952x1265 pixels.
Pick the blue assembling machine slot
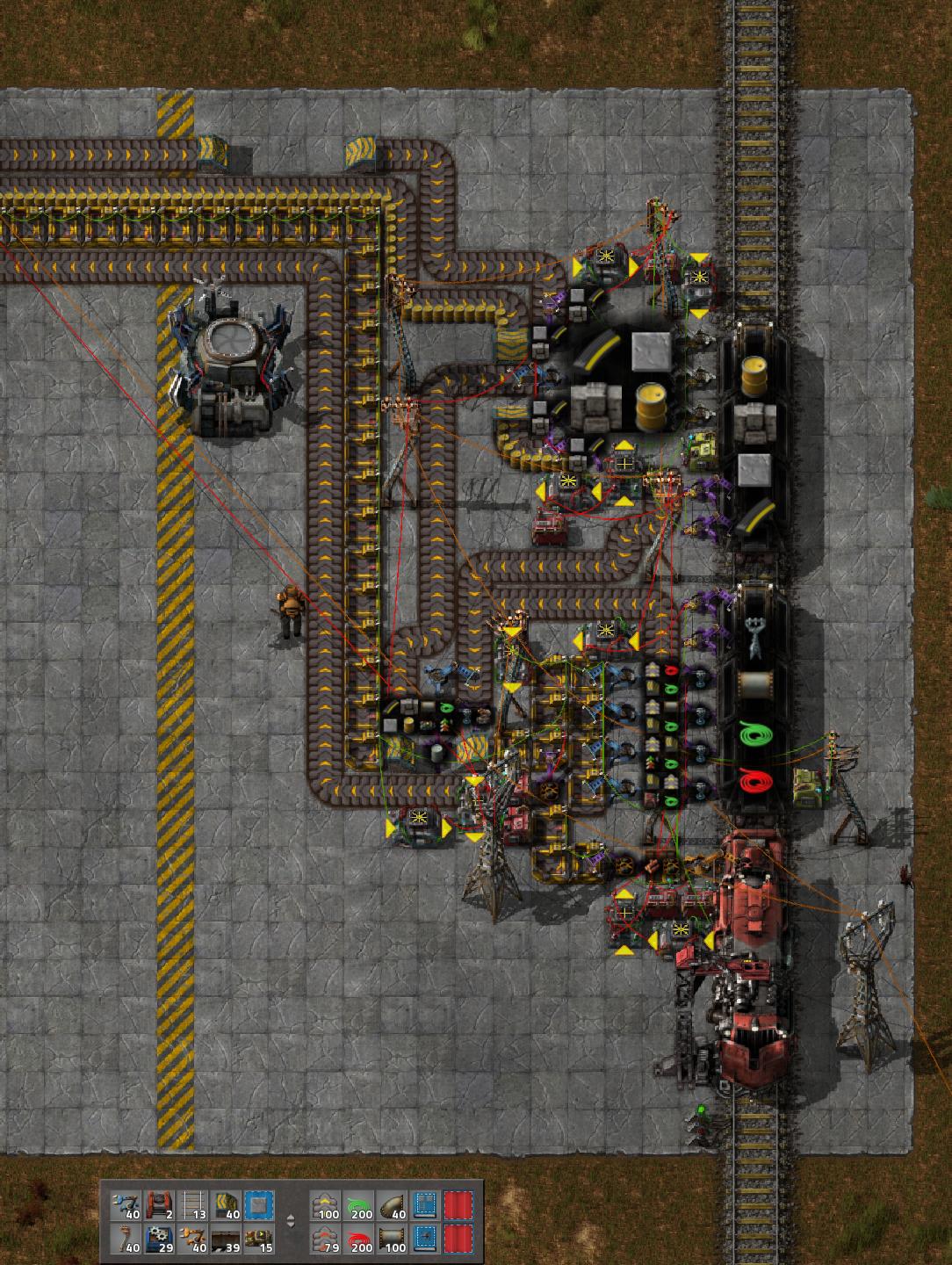tap(159, 1239)
